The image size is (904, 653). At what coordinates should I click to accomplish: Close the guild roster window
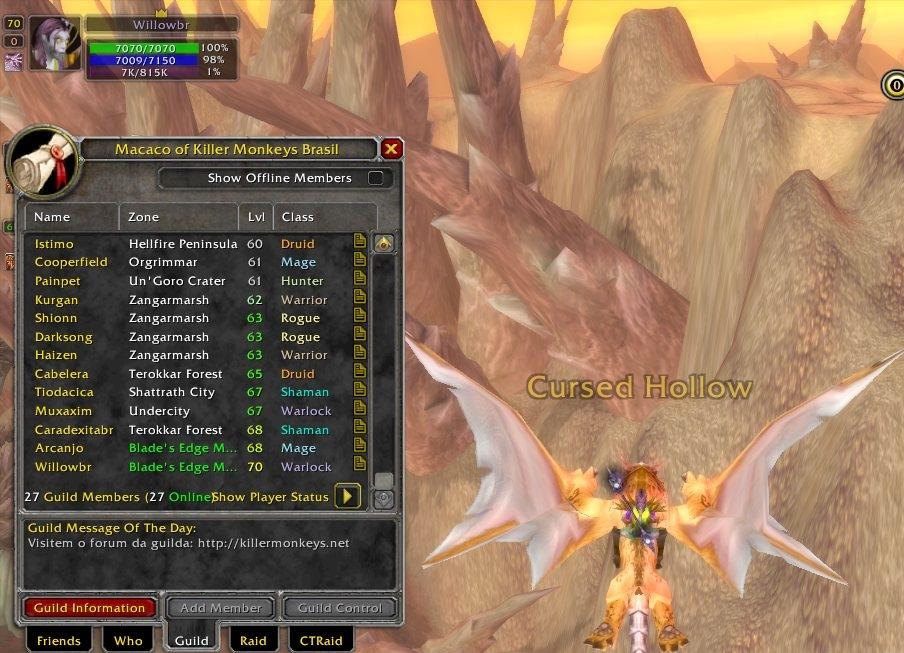[391, 149]
